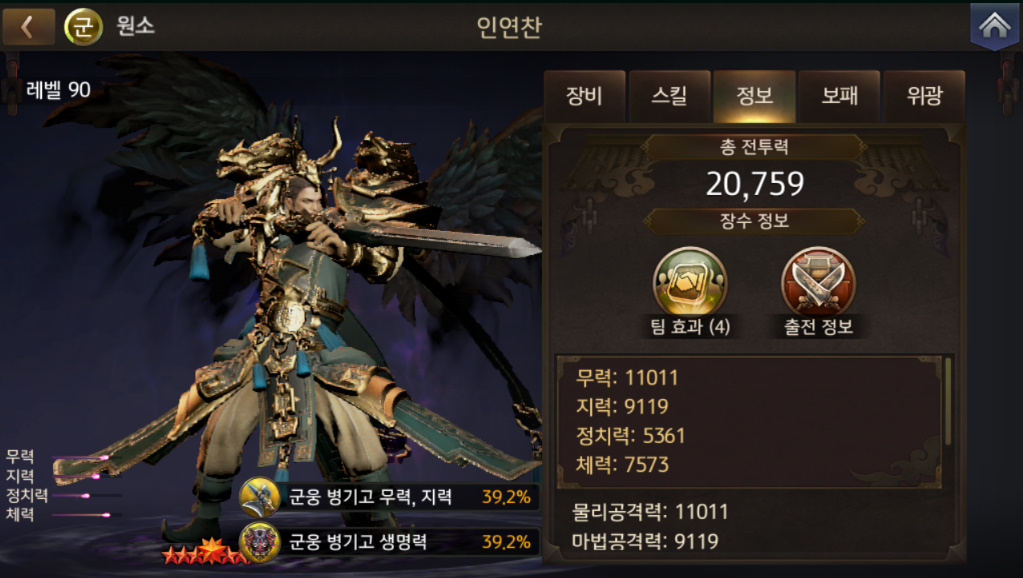Select the 군웅 병기고 생명력 bonus

coord(388,542)
